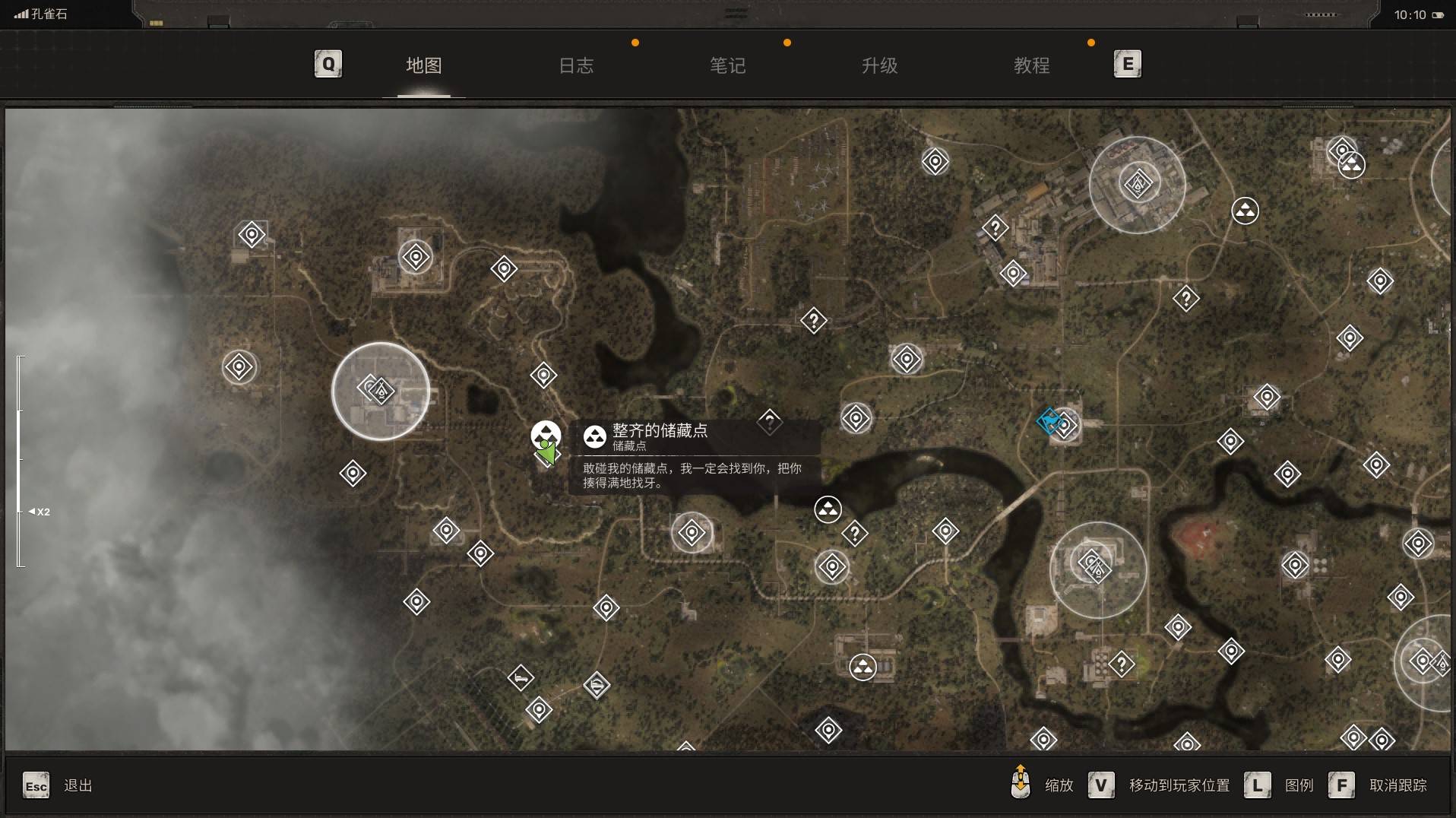The height and width of the screenshot is (818, 1456).
Task: Click the 退出 exit label
Action: coord(78,785)
